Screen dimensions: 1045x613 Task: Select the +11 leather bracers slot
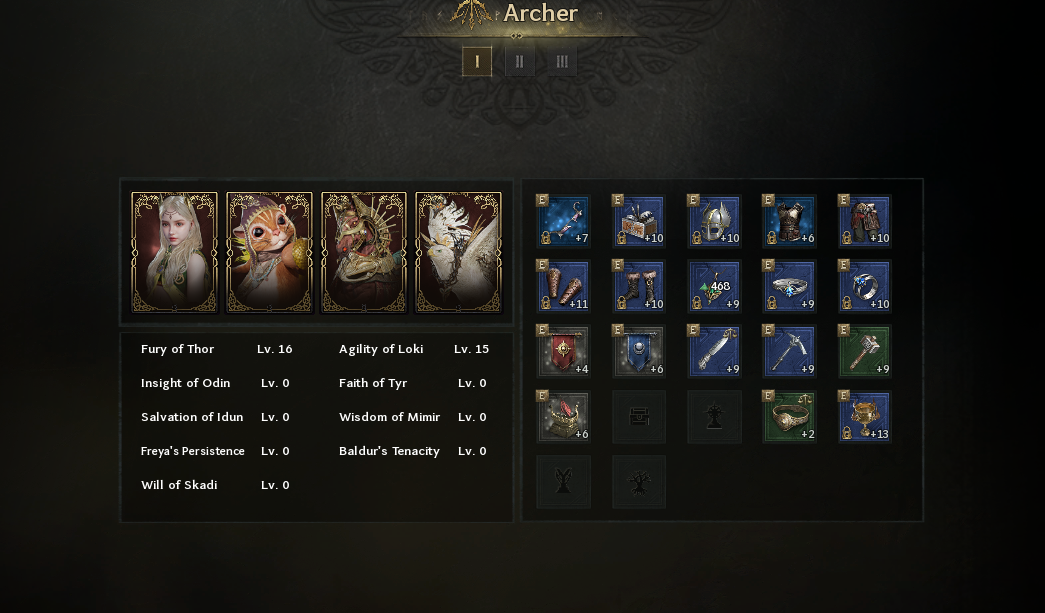coord(564,287)
